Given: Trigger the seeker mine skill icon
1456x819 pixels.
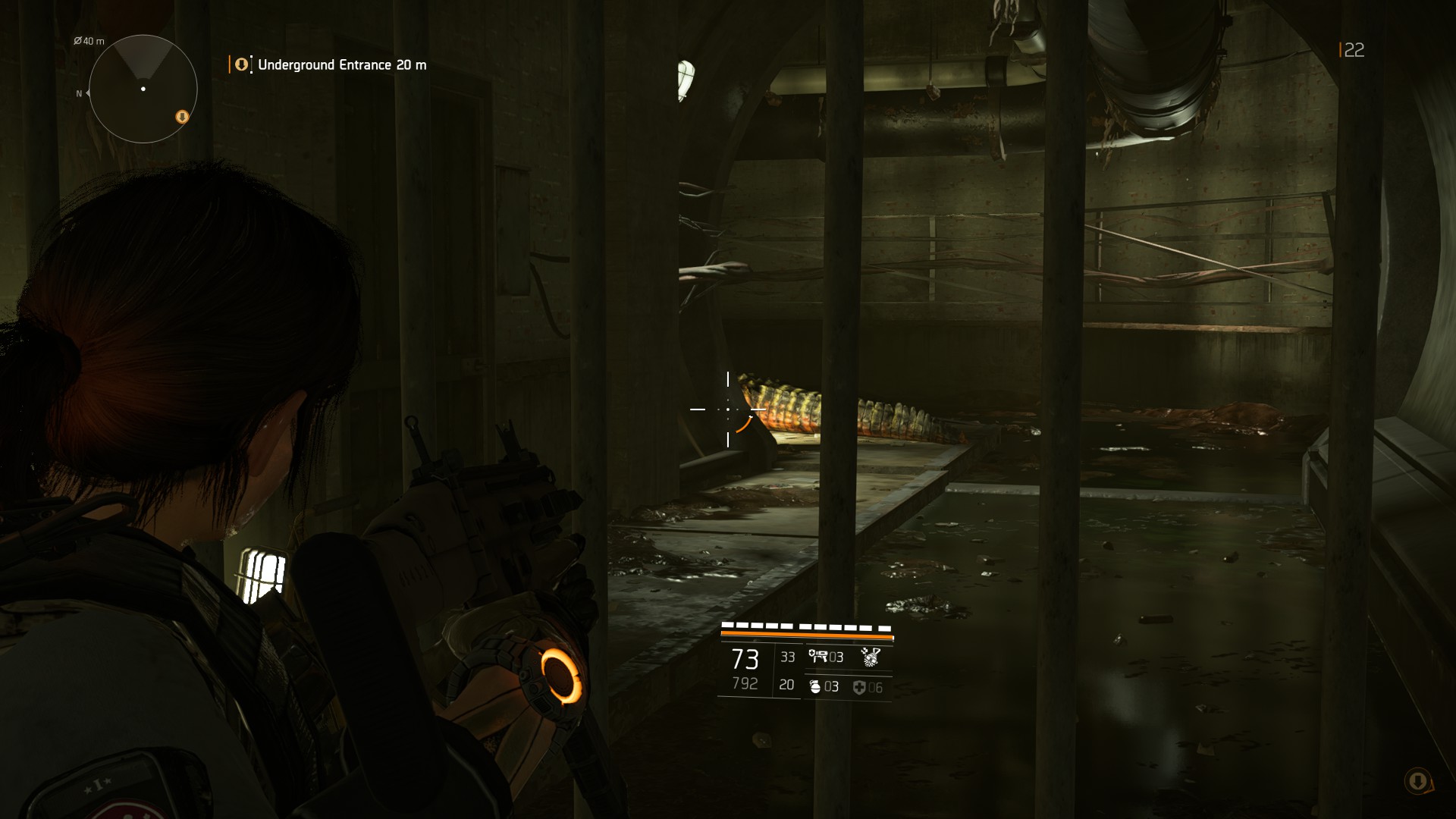Looking at the screenshot, I should [871, 657].
